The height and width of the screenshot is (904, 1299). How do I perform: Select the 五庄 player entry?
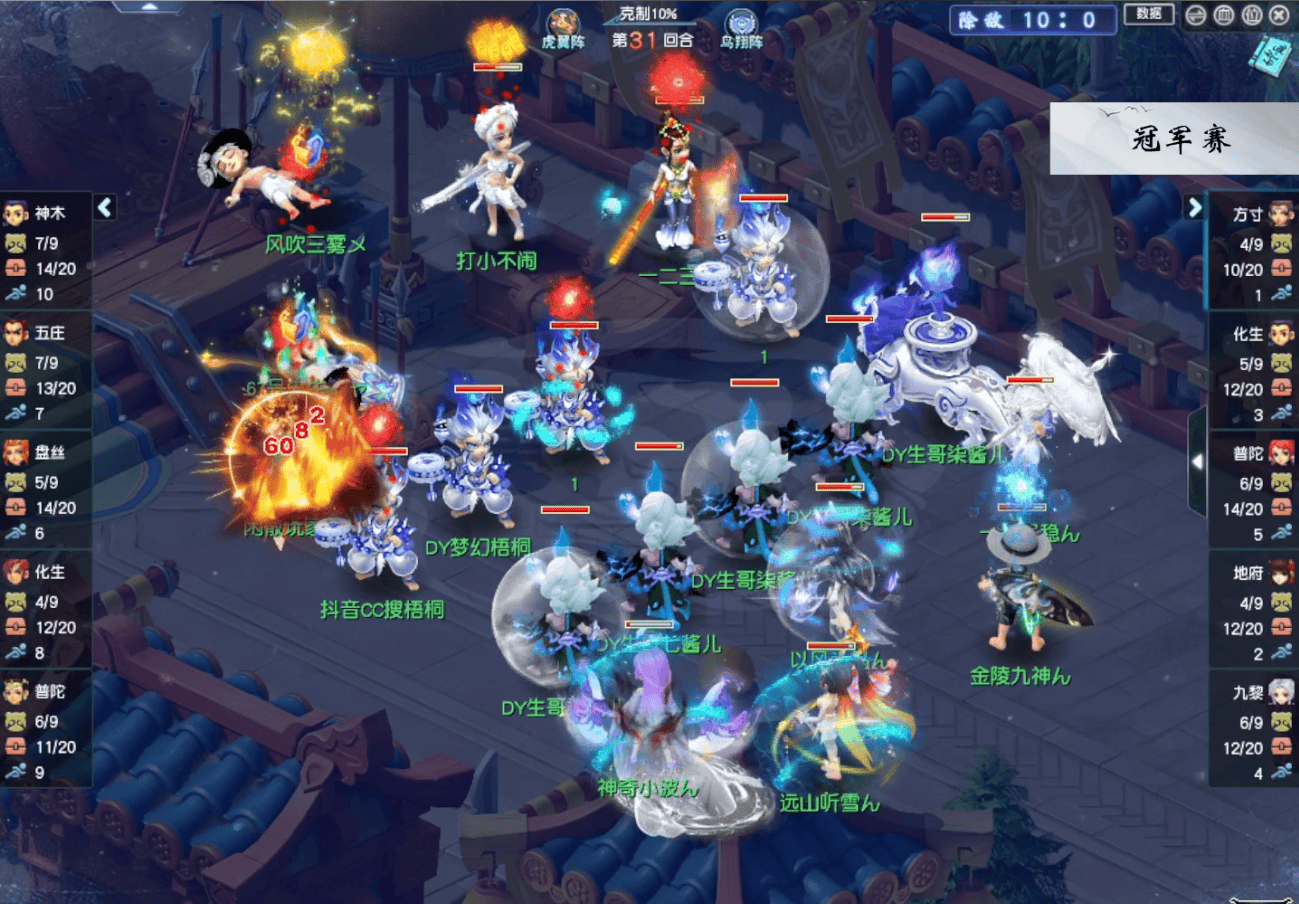[46, 369]
